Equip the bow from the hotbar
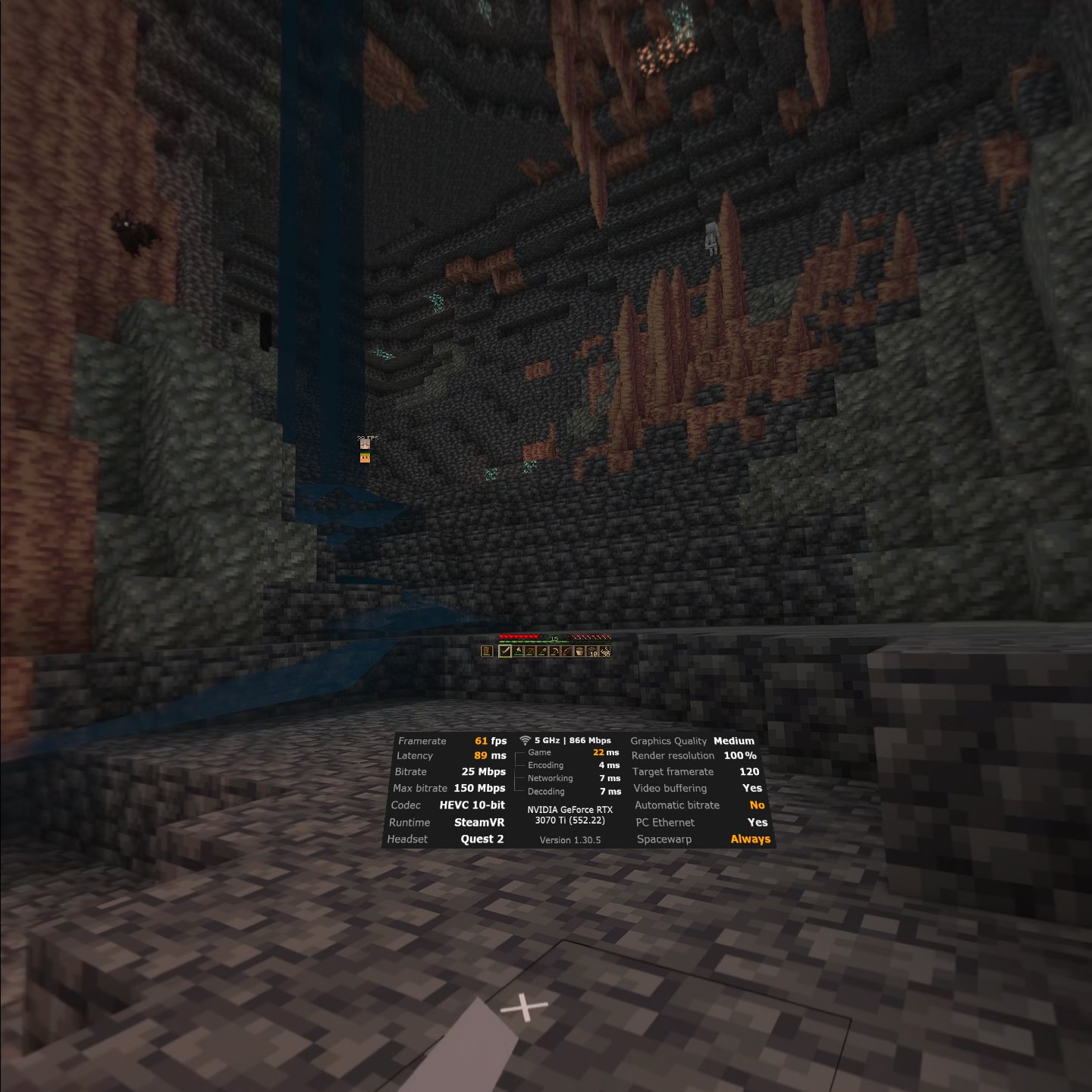Viewport: 1092px width, 1092px height. tap(567, 651)
